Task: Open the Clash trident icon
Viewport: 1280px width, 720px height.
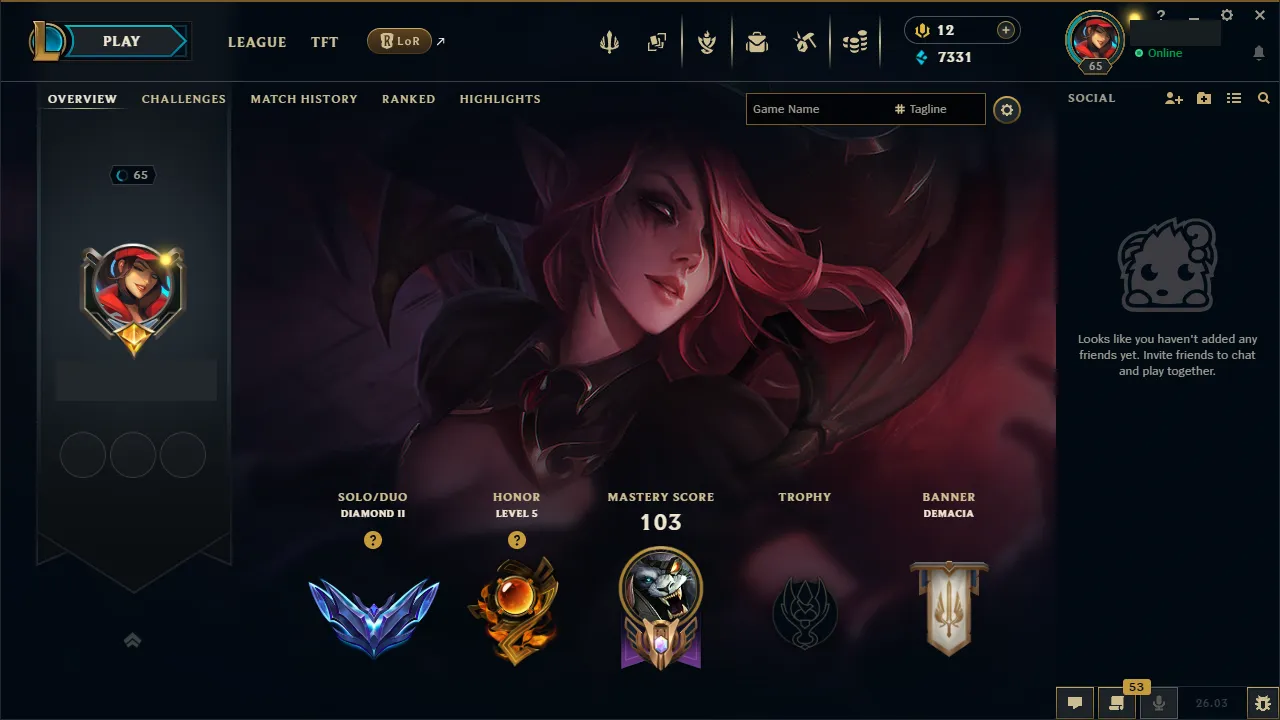Action: click(608, 42)
